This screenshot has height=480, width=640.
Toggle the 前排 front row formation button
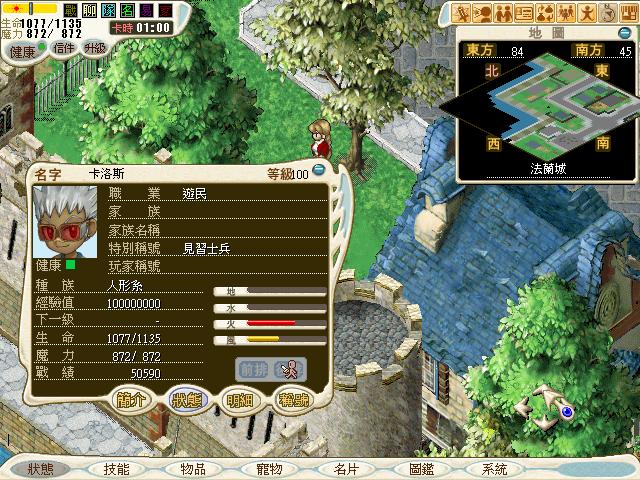tap(254, 368)
